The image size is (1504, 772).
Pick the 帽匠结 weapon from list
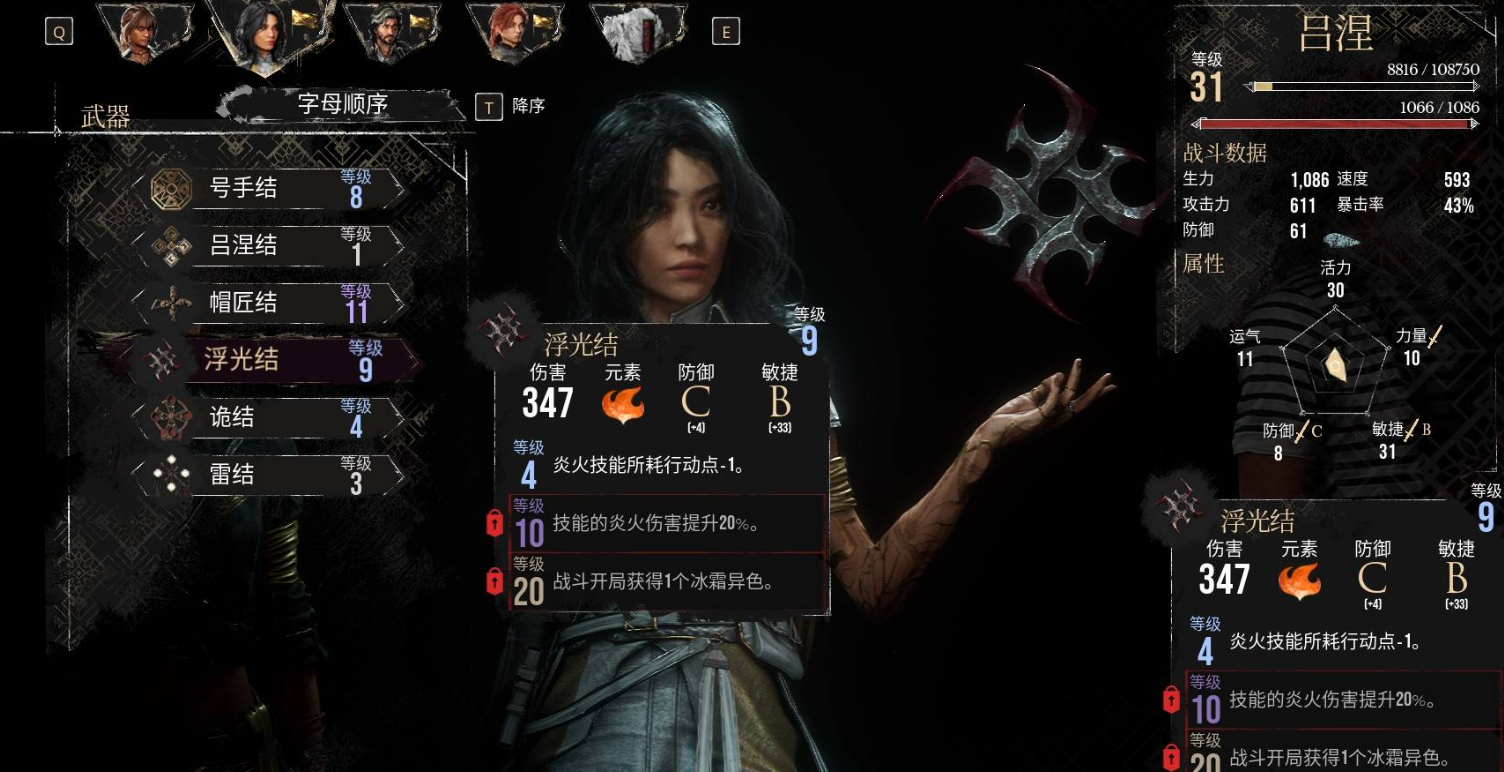coord(270,303)
